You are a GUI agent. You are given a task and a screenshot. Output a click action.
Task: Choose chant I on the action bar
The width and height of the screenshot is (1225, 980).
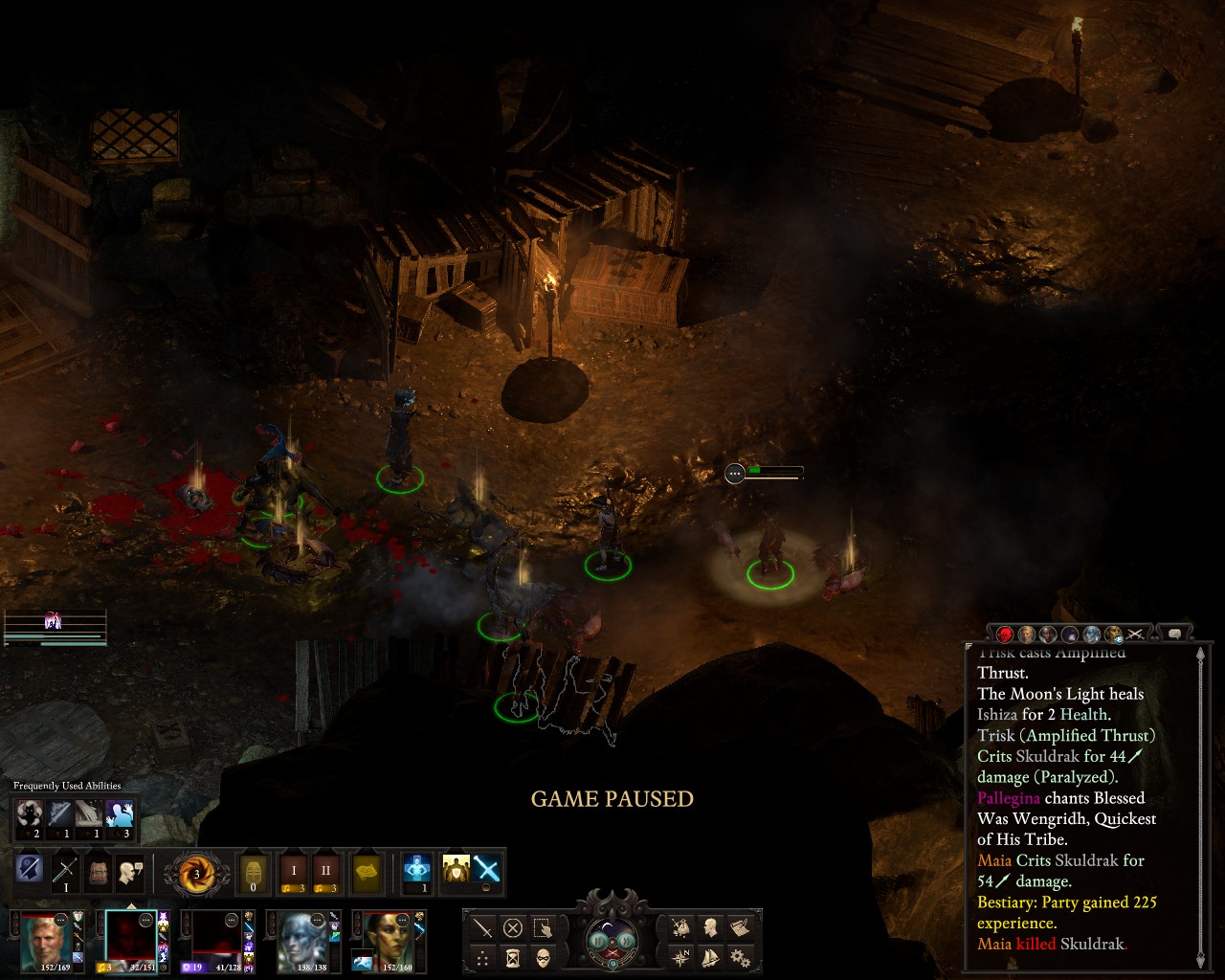(294, 872)
